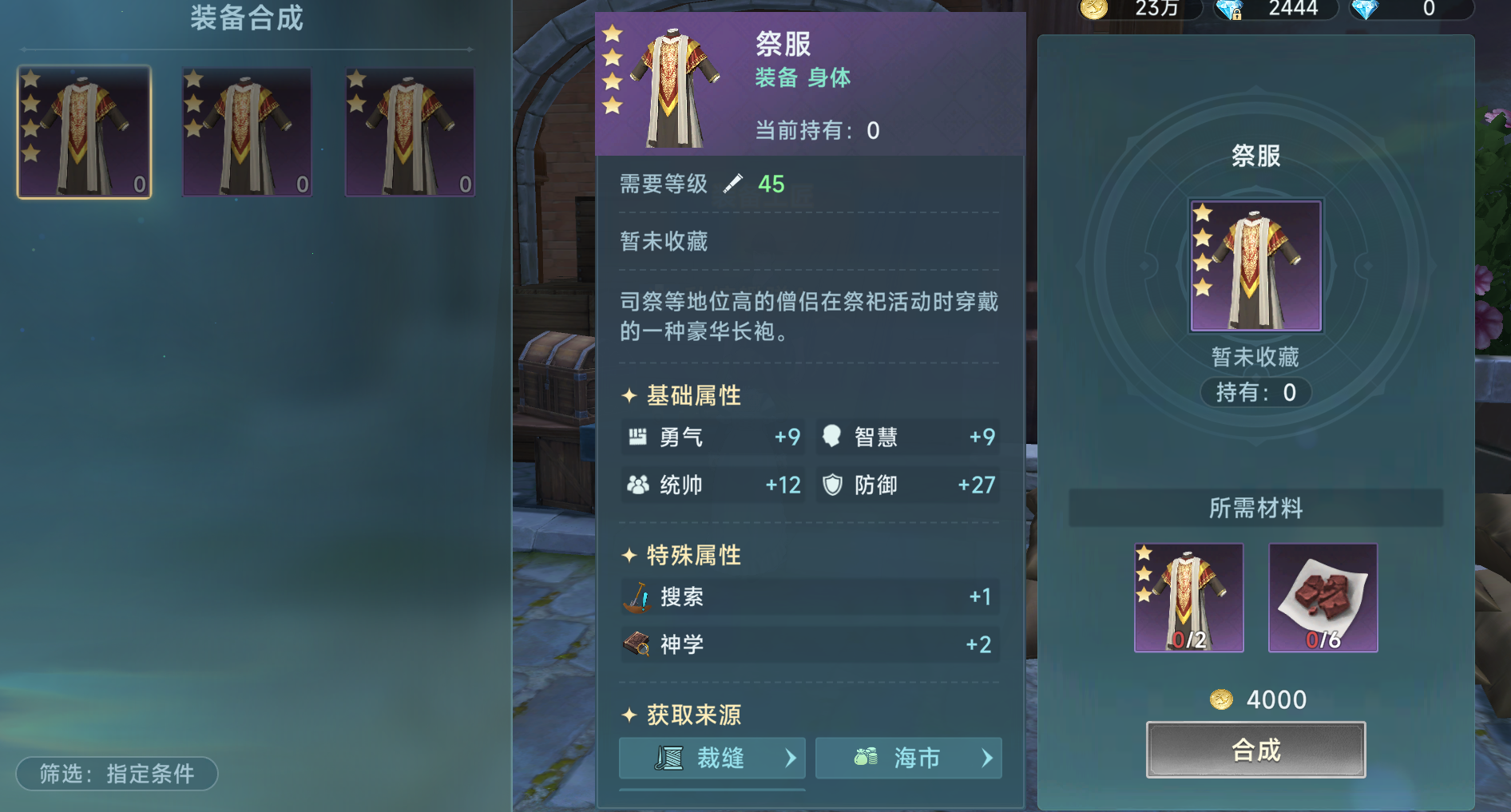Viewport: 1511px width, 812px height.
Task: Open the 筛选 指定条件 filter selector
Action: click(116, 773)
